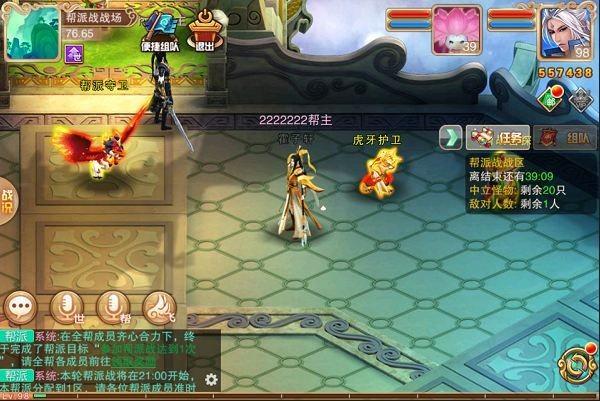Exit the battlefield with the 退出 button
Image resolution: width=600 pixels, height=401 pixels.
(x=207, y=32)
